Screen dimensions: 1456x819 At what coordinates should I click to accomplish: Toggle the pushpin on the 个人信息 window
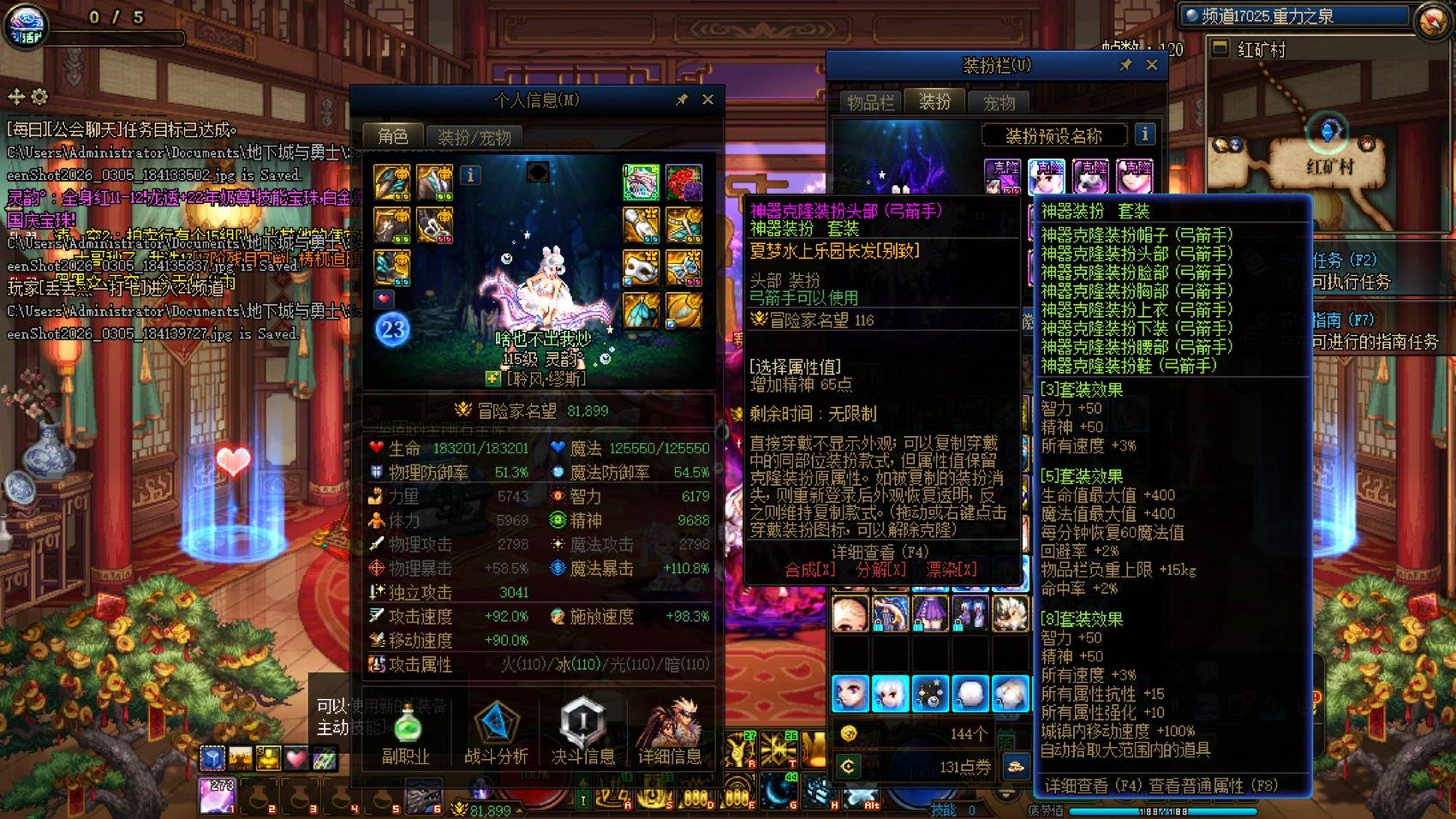coord(683,98)
